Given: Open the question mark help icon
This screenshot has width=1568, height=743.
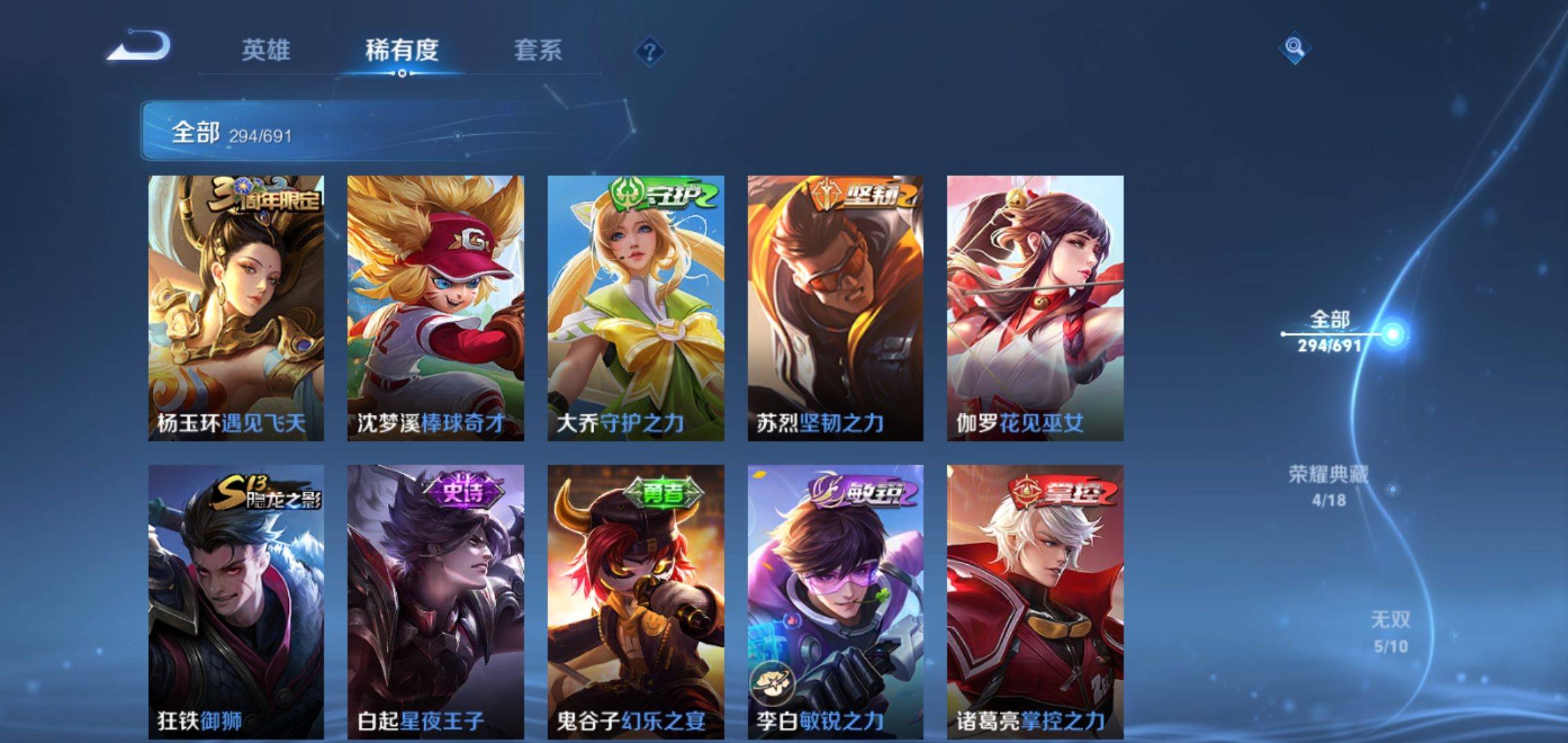Looking at the screenshot, I should click(649, 52).
